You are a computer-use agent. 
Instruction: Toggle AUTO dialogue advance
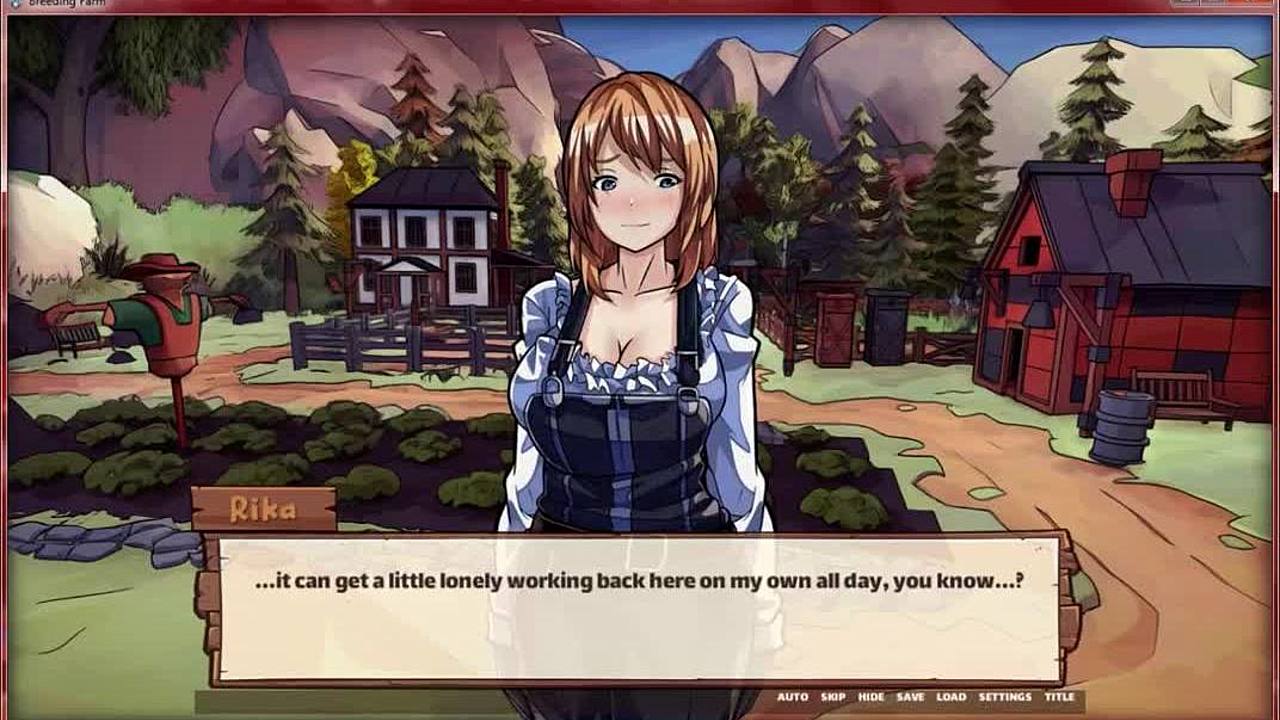tap(792, 697)
